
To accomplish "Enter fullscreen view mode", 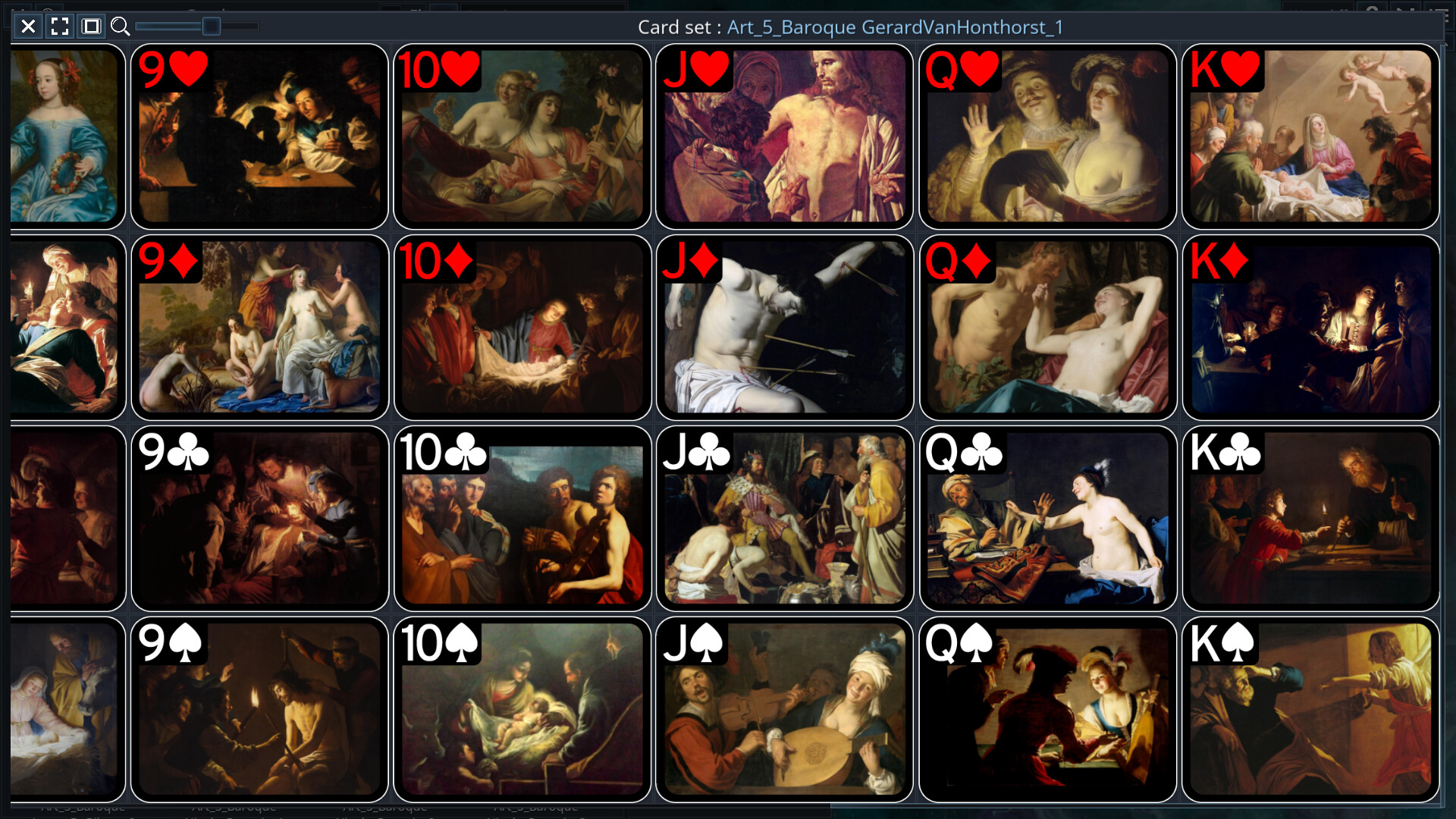I will pyautogui.click(x=59, y=27).
